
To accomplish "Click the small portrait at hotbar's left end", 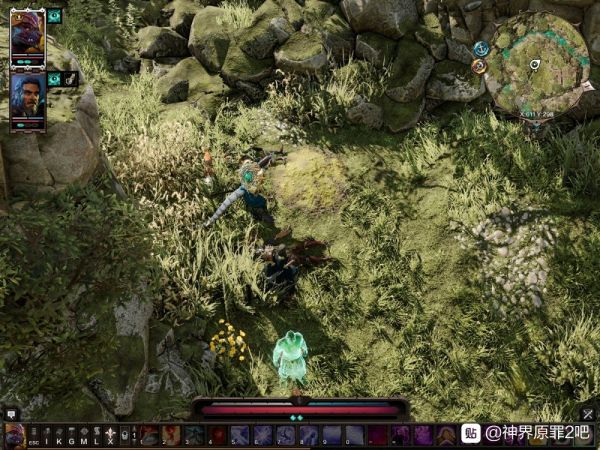I will coord(14,435).
